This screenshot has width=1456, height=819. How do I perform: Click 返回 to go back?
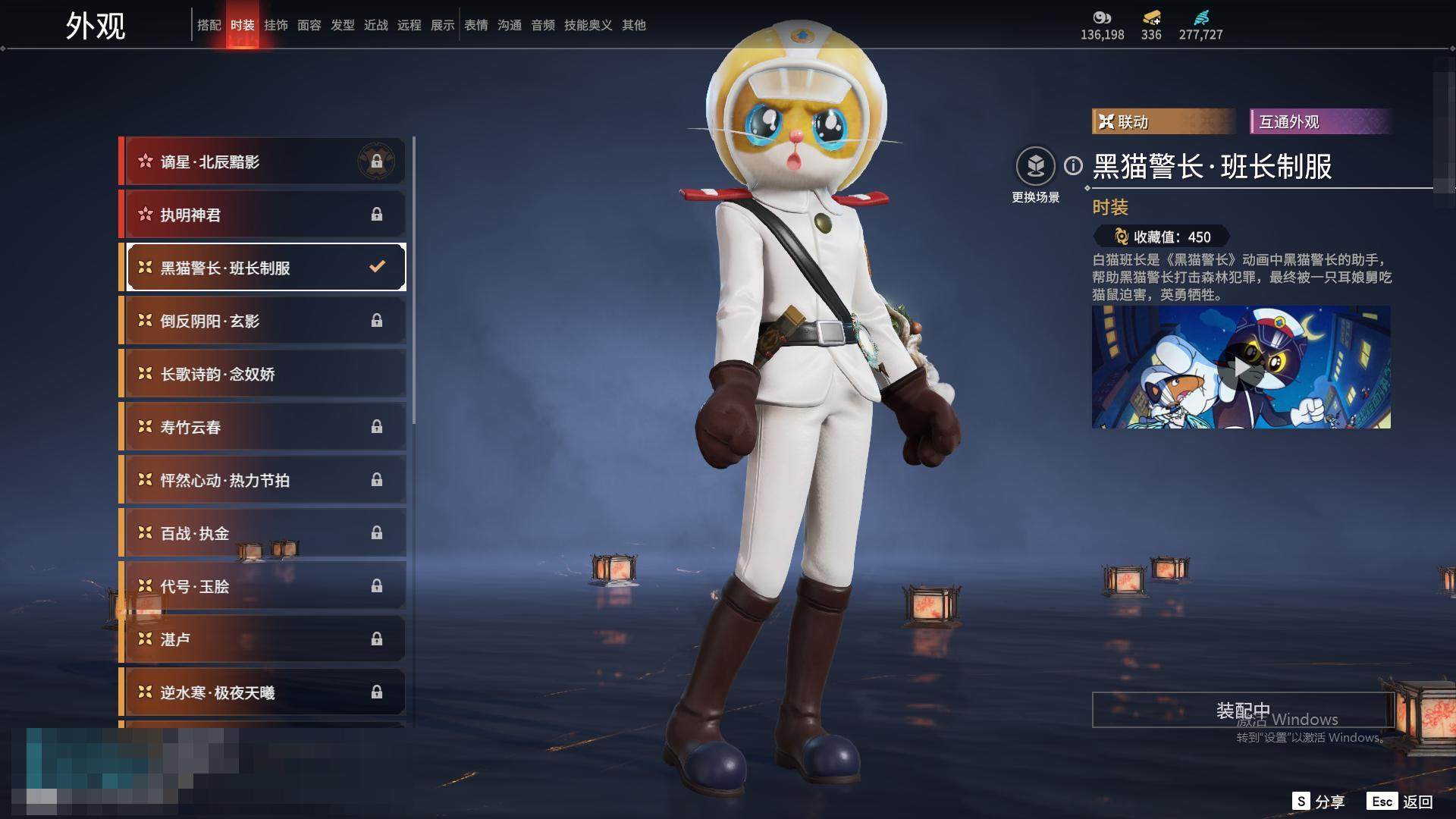[x=1400, y=802]
